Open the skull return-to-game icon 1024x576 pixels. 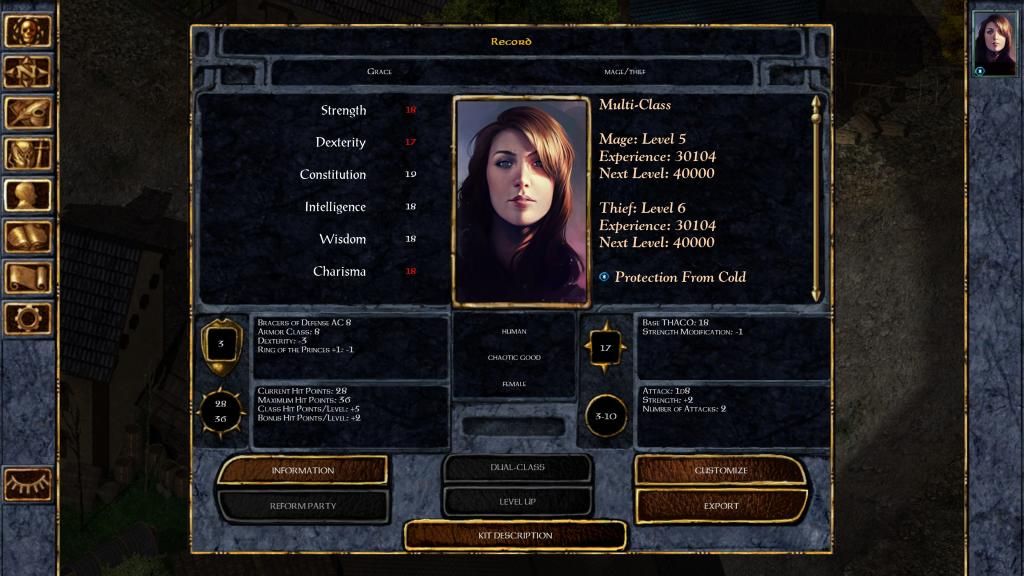pyautogui.click(x=28, y=31)
